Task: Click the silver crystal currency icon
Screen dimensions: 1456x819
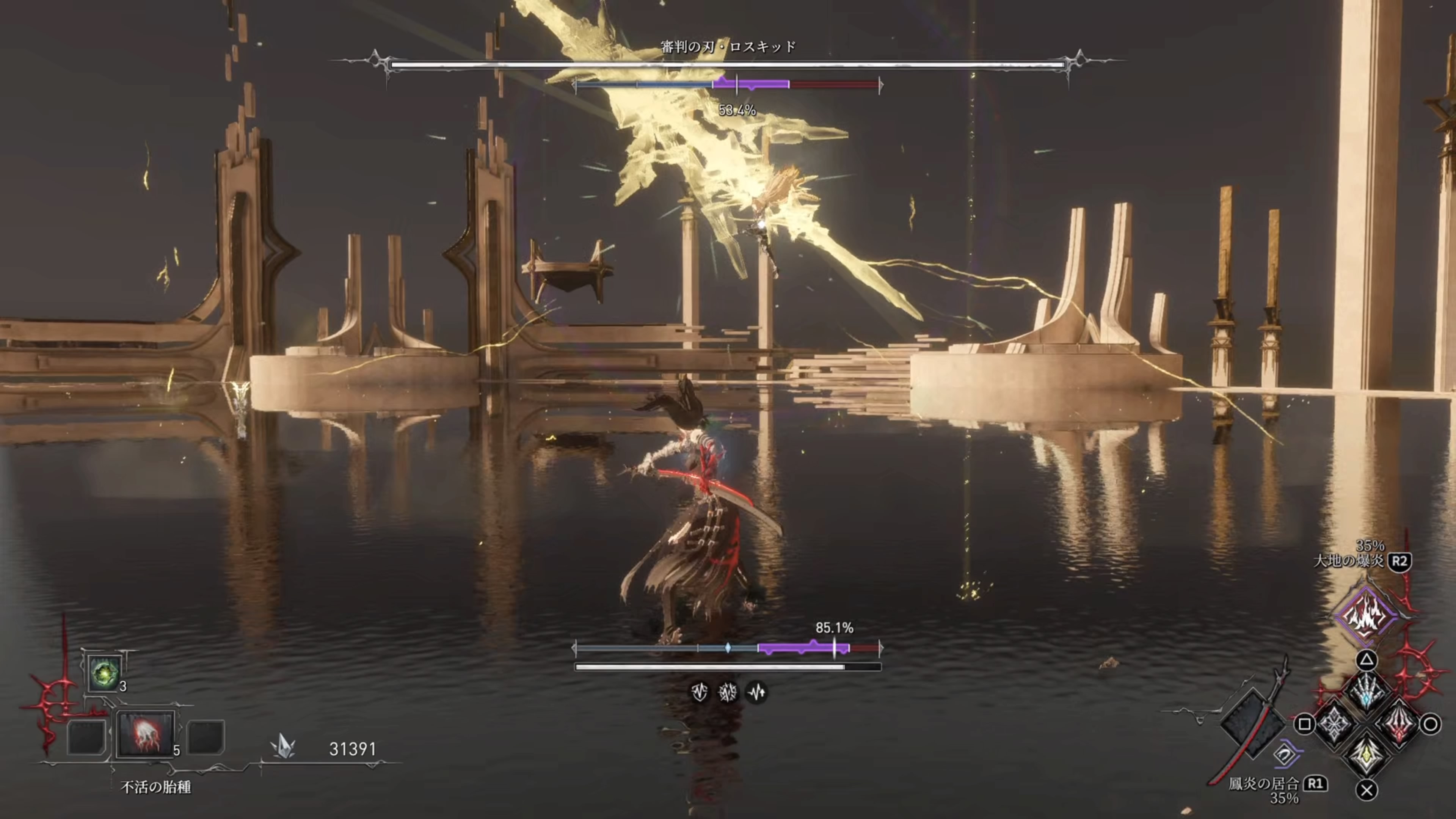Action: [283, 747]
